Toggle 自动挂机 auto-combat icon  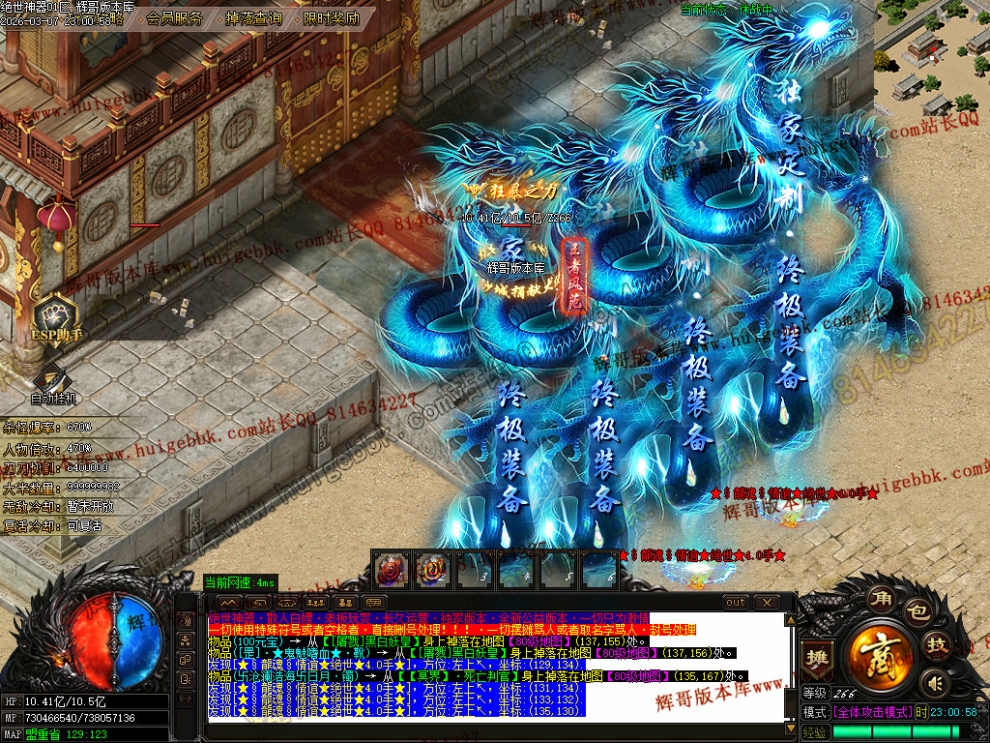55,381
